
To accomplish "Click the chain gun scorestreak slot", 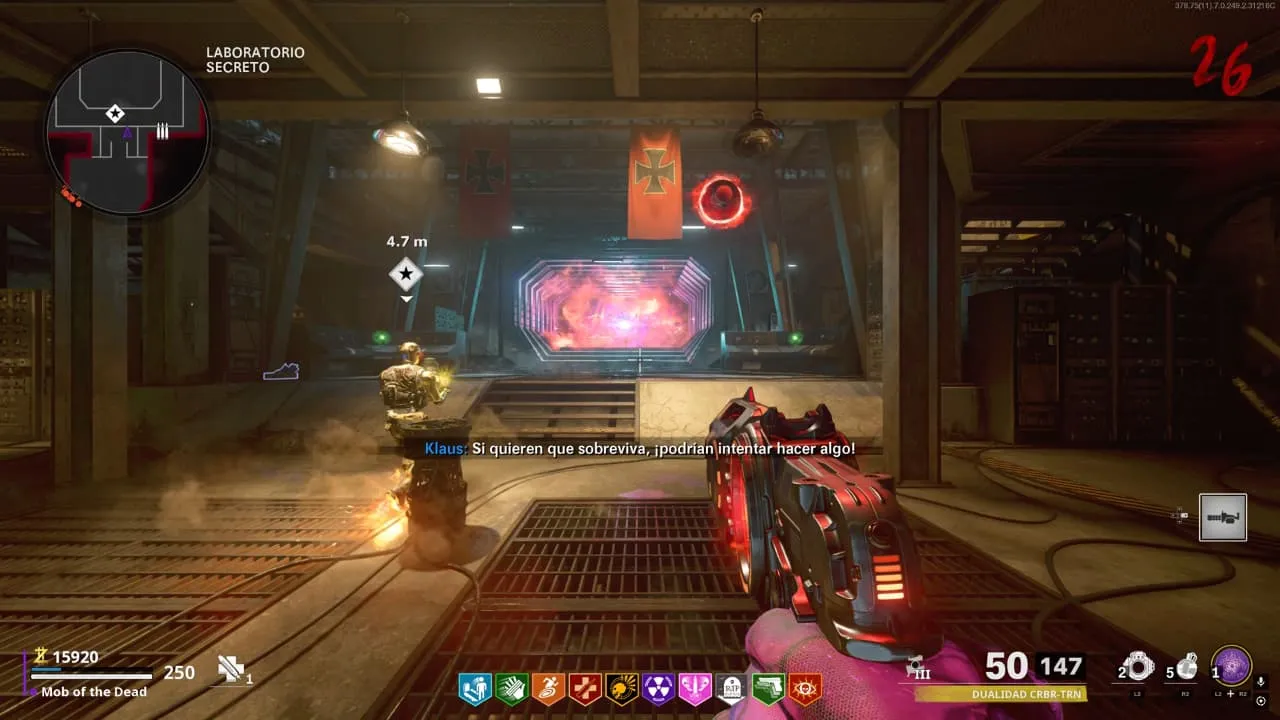I will coord(1223,517).
